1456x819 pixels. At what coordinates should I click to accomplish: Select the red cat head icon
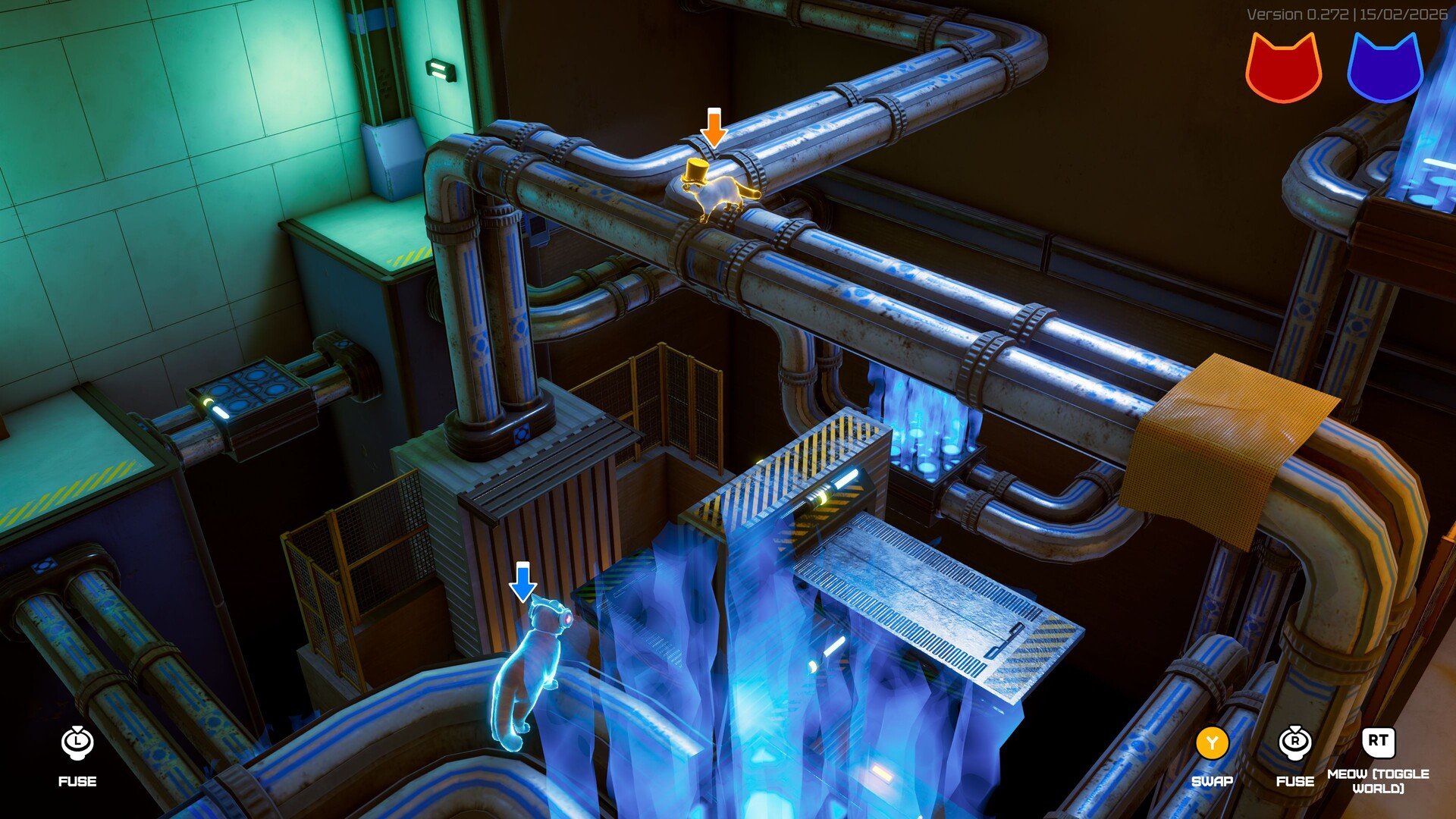[x=1283, y=68]
